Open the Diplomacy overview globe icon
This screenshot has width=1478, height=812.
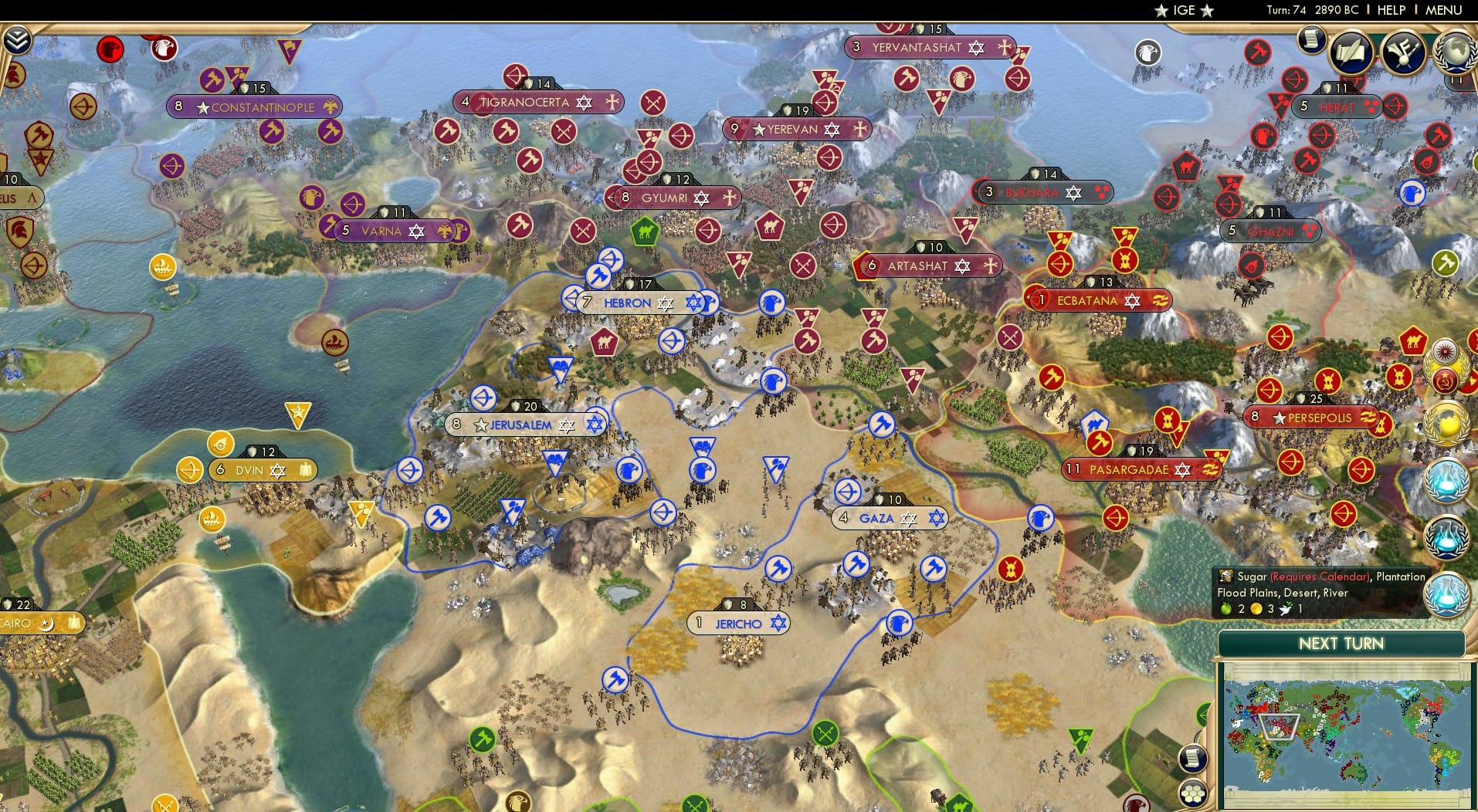point(1455,53)
